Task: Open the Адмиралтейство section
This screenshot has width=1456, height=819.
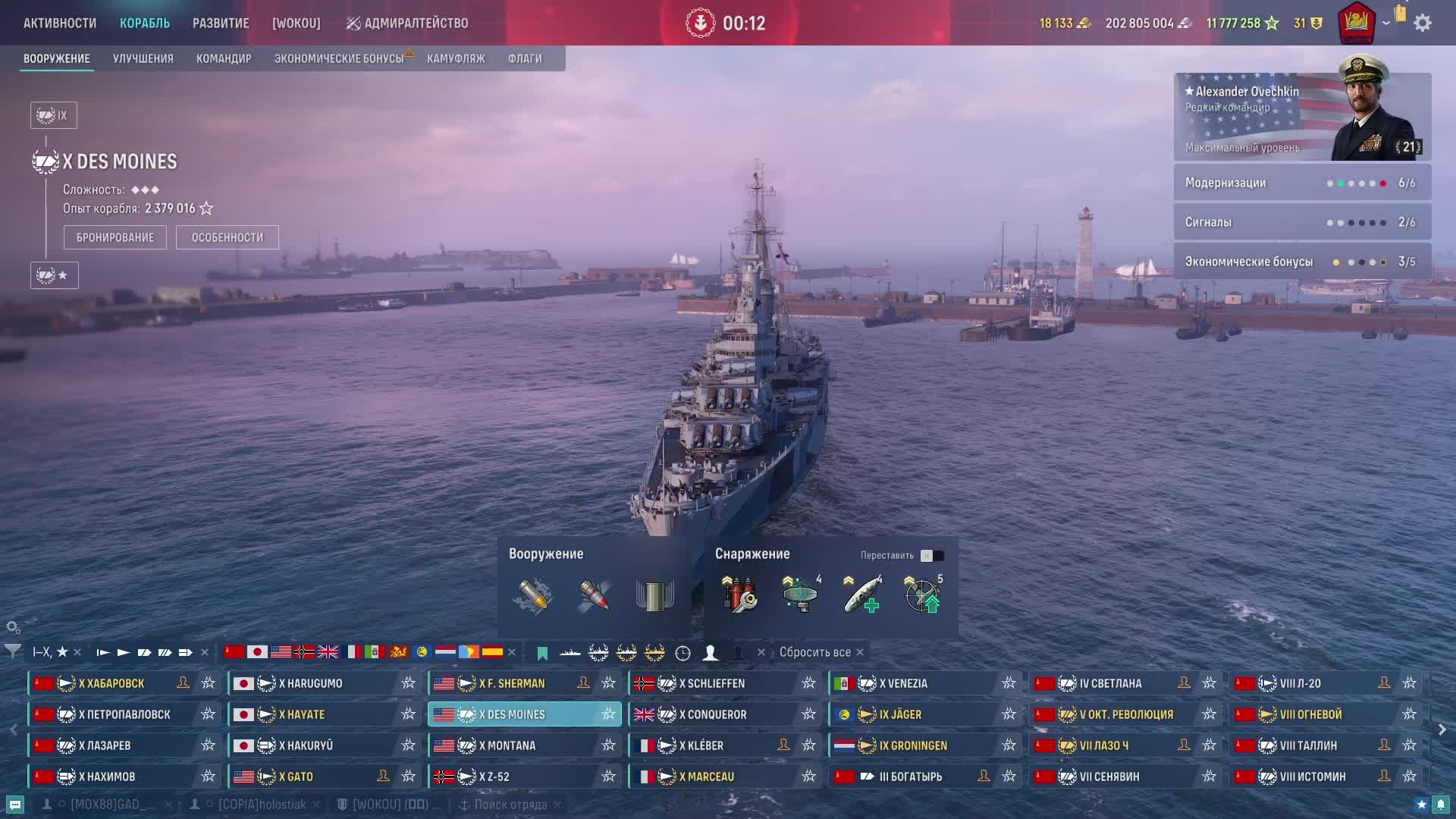Action: pos(407,23)
